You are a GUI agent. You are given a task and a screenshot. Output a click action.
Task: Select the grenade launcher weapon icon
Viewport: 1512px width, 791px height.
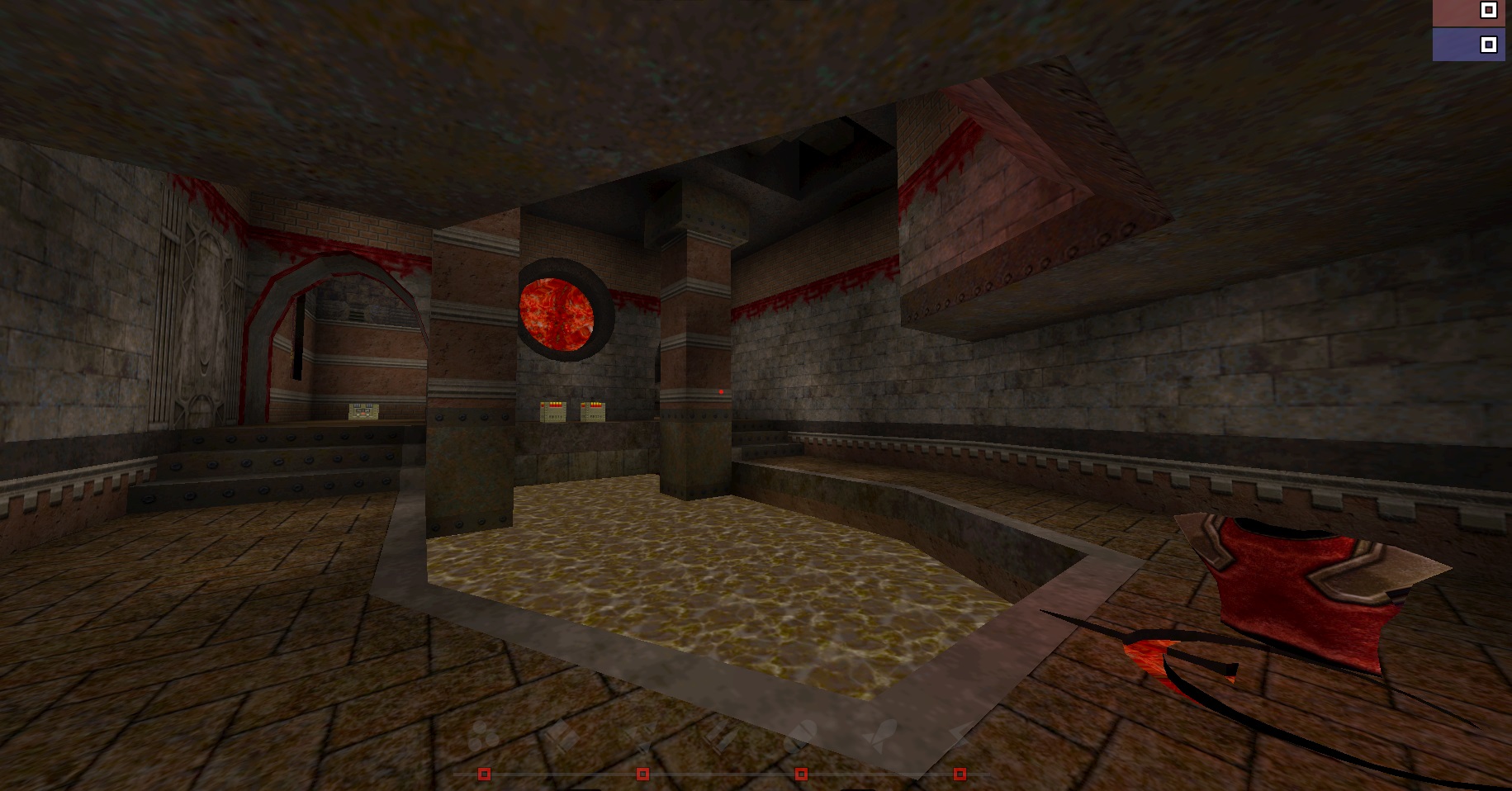click(x=799, y=735)
